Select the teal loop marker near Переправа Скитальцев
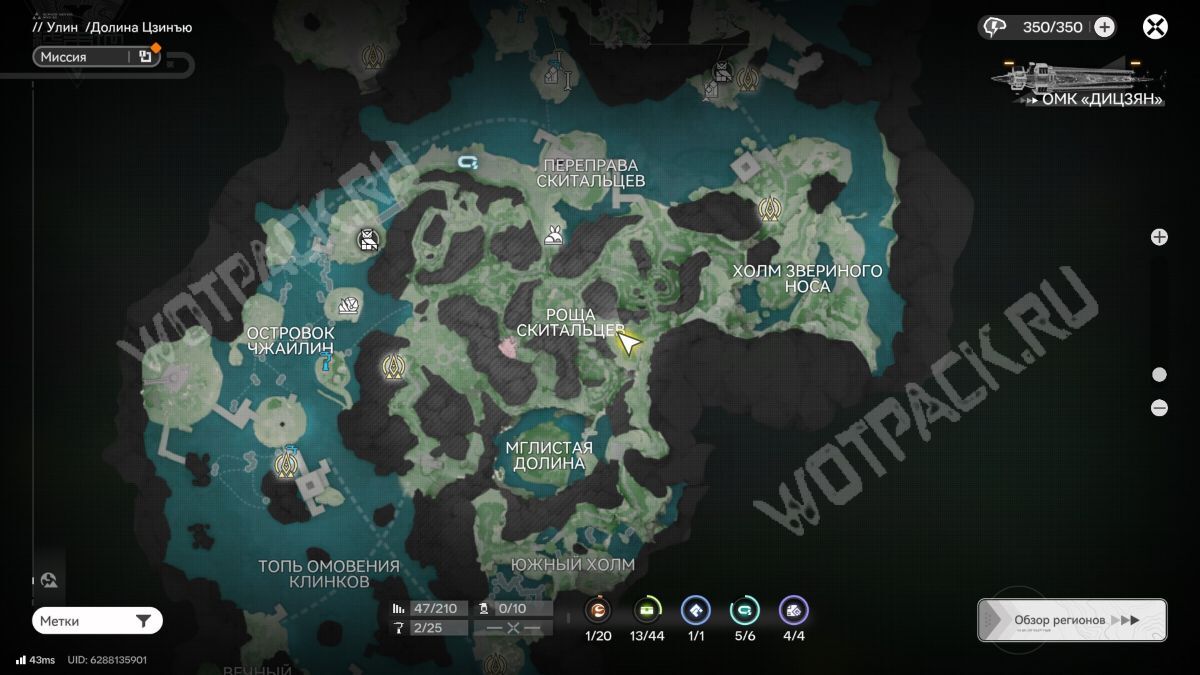1200x675 pixels. [467, 161]
